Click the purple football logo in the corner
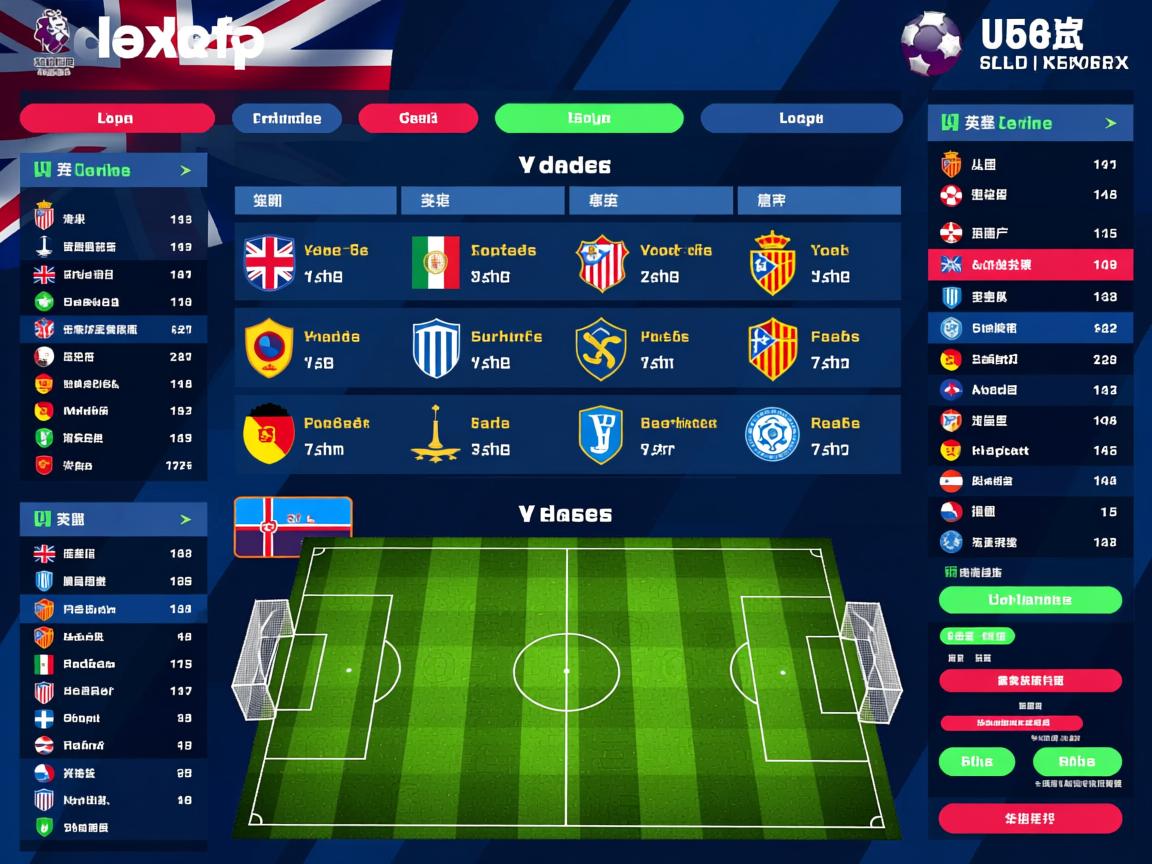This screenshot has width=1152, height=864. (x=930, y=42)
